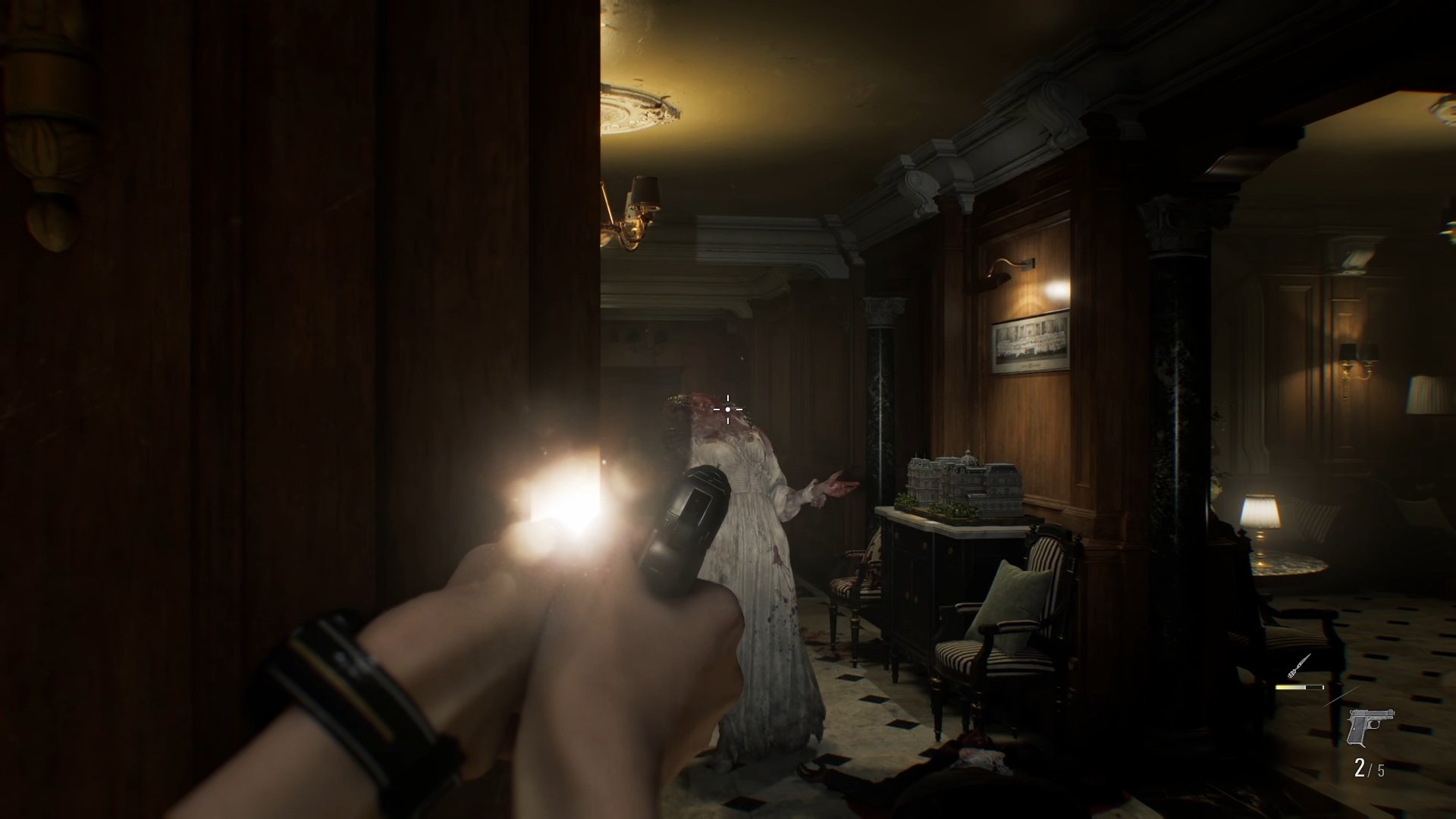Click the enemy in the white dress
The height and width of the screenshot is (819, 1456).
pos(758,531)
